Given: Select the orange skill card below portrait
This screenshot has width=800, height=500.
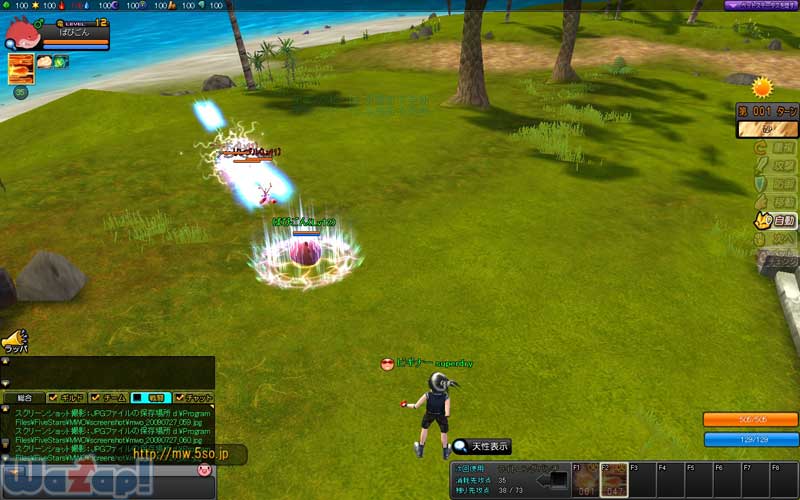Looking at the screenshot, I should coord(20,68).
